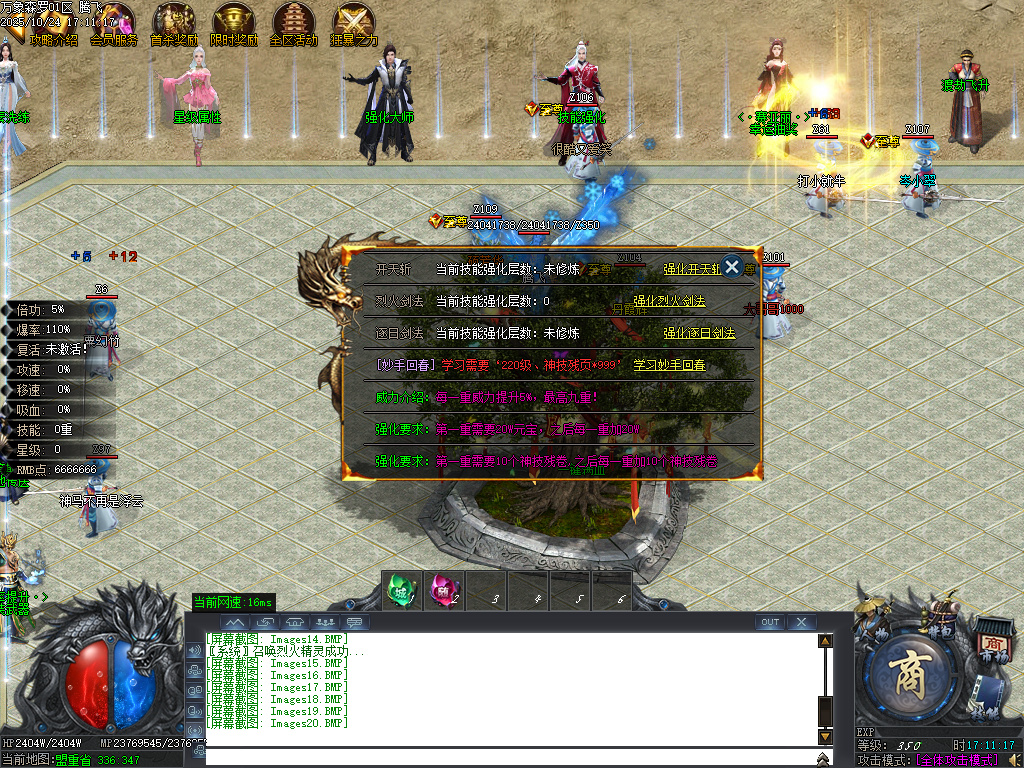The width and height of the screenshot is (1024, 768).
Task: Use the green gem in hotbar slot 1
Action: (400, 590)
